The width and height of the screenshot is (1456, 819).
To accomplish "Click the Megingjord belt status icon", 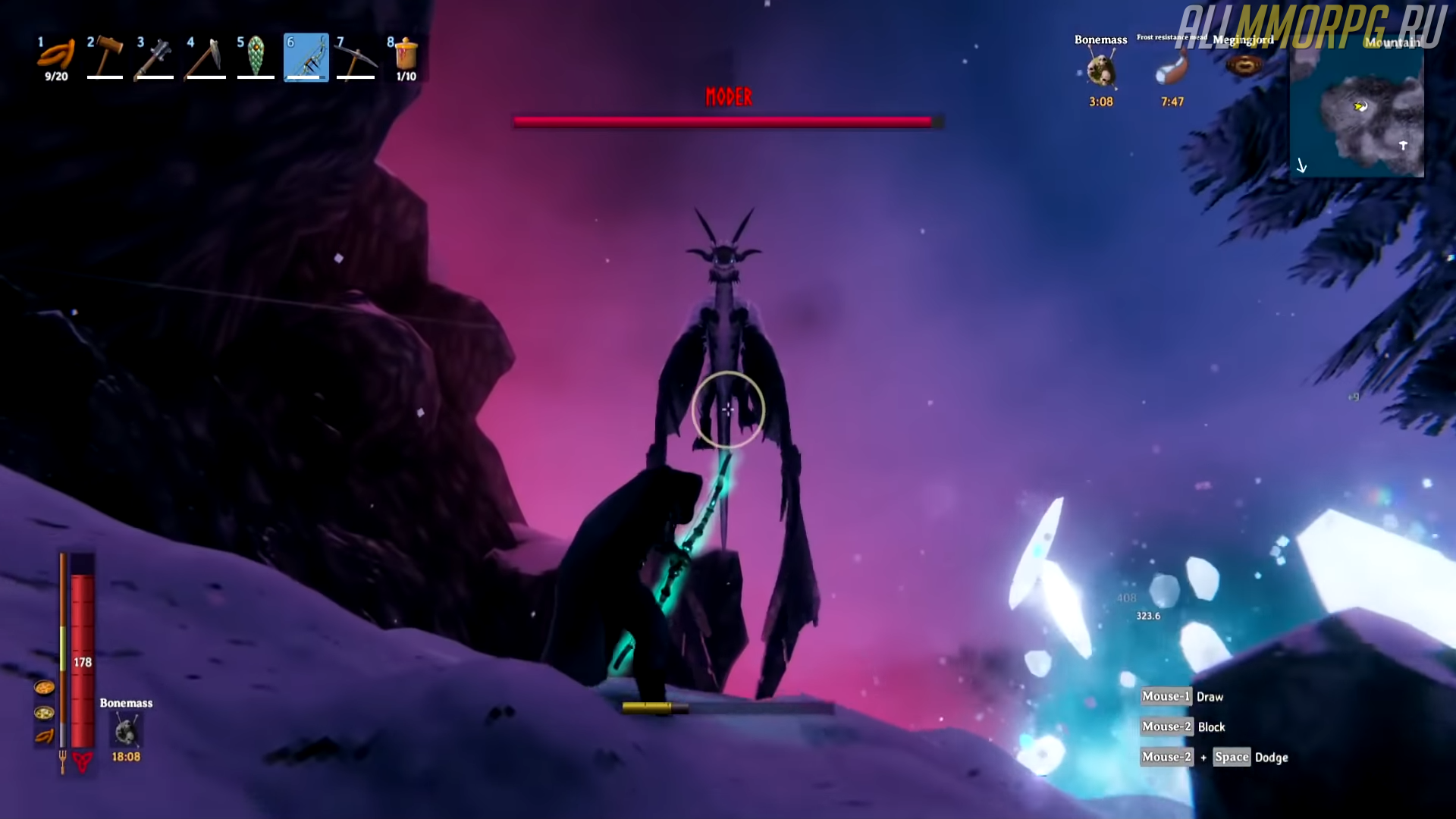I will [x=1244, y=66].
